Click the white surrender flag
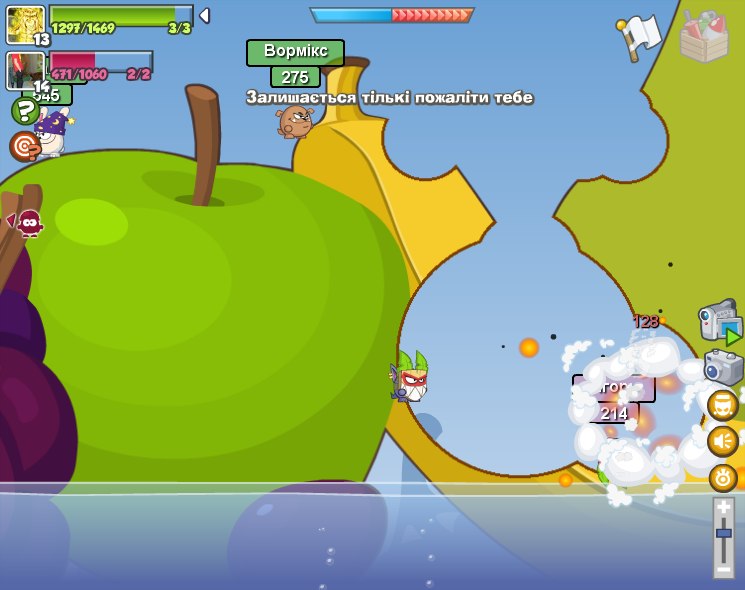745x590 pixels. click(x=640, y=36)
